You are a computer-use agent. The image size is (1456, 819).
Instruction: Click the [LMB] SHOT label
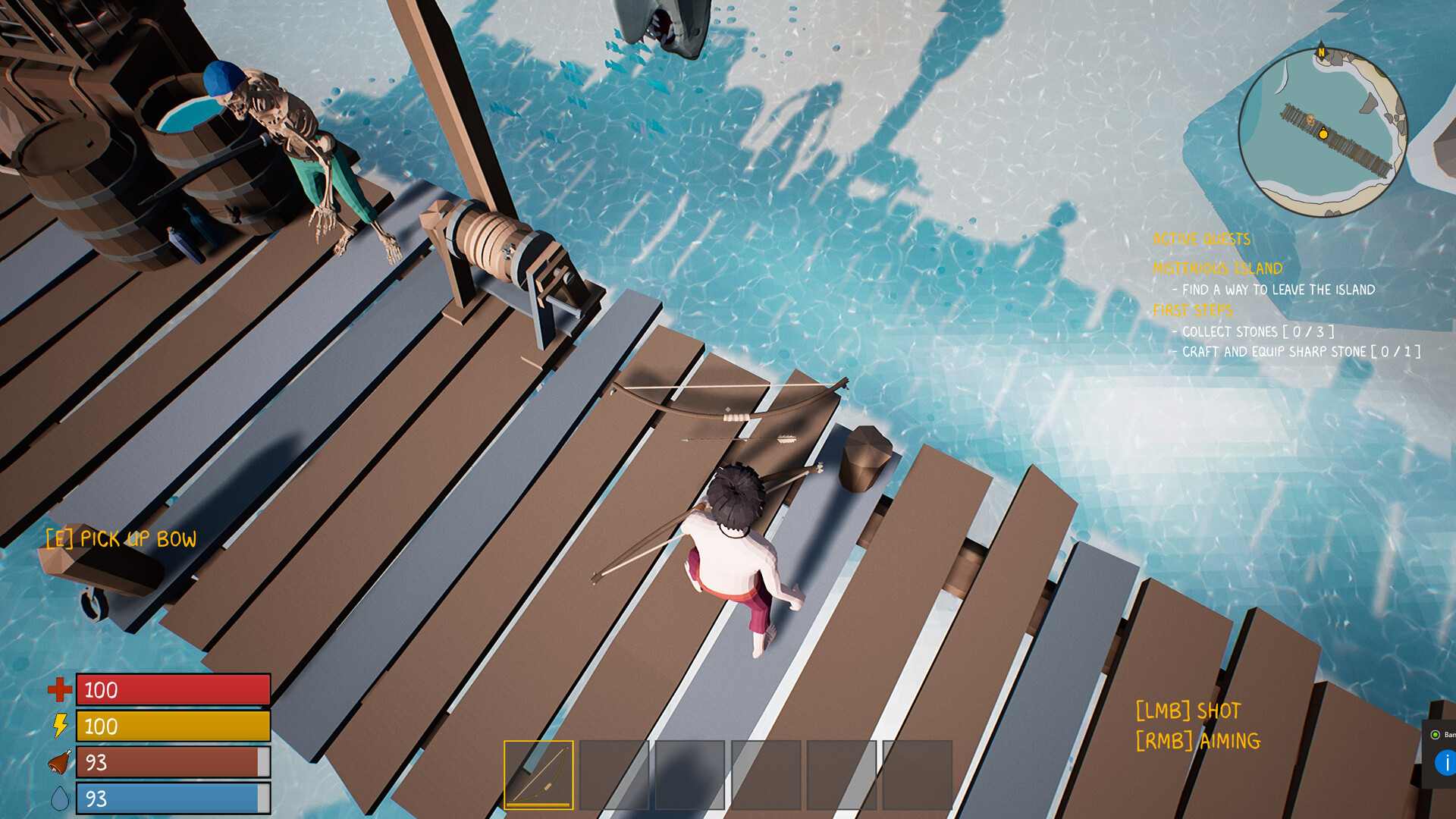pyautogui.click(x=1188, y=711)
